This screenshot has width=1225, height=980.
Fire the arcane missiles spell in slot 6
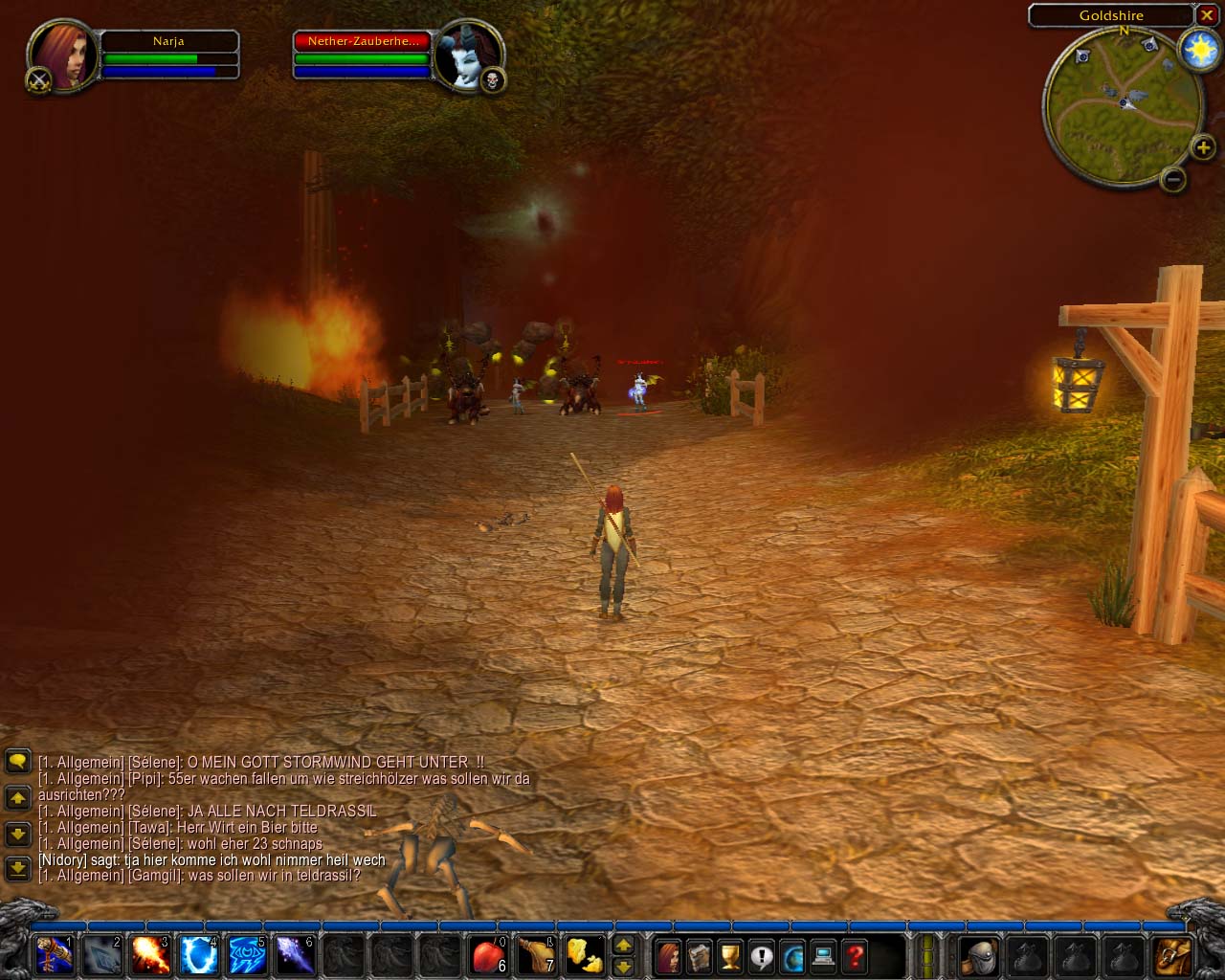295,955
